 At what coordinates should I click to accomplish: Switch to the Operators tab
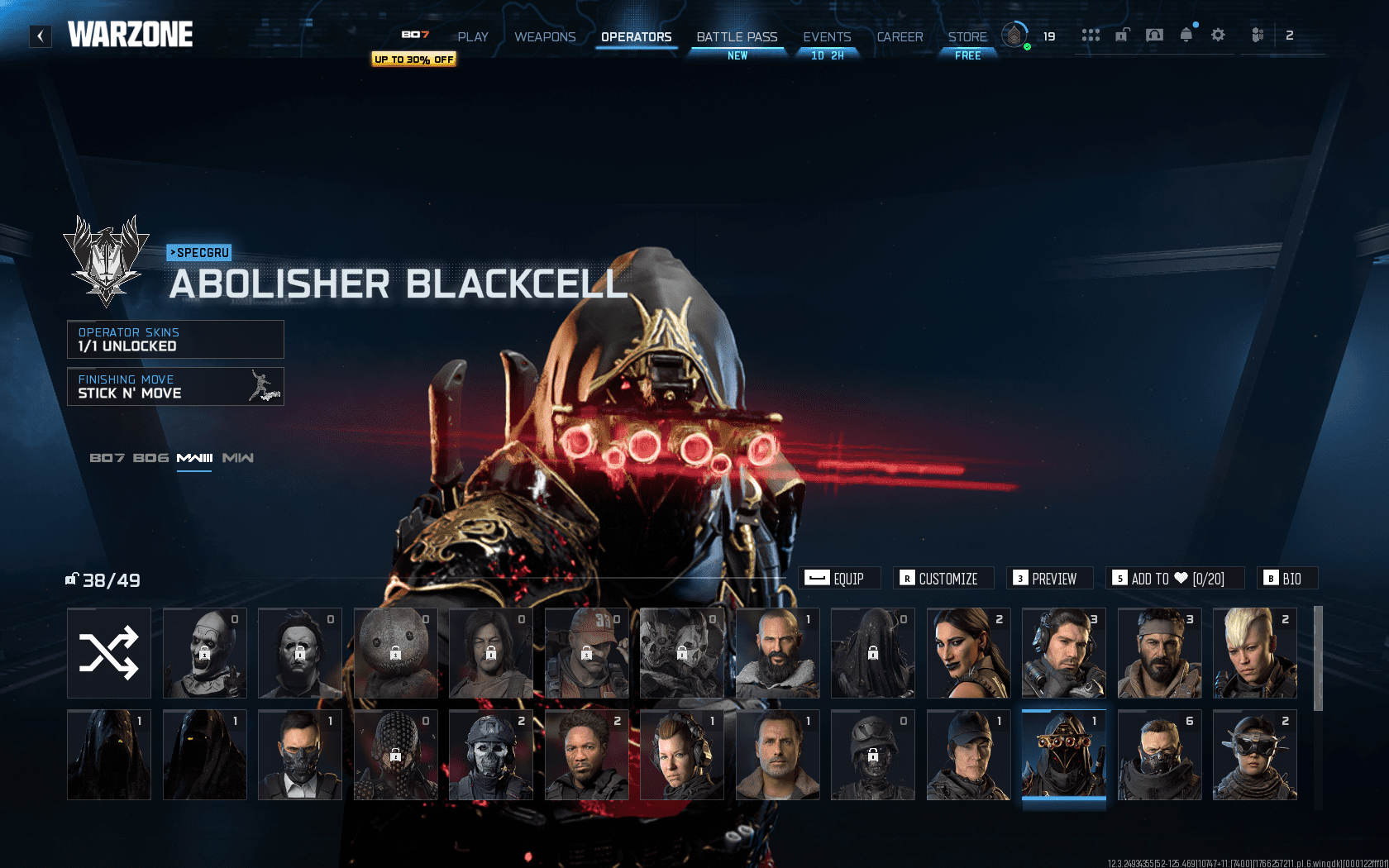[636, 37]
